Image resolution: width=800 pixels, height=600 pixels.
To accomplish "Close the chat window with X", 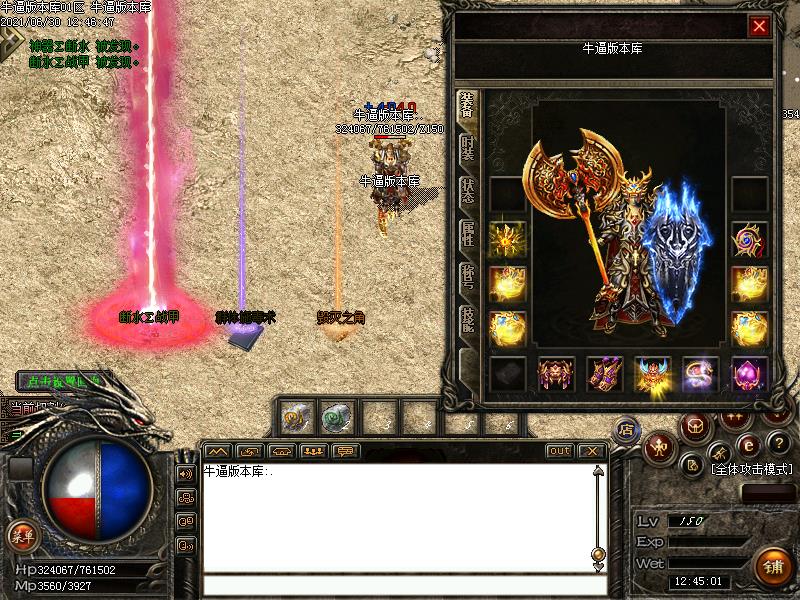I will coord(591,451).
